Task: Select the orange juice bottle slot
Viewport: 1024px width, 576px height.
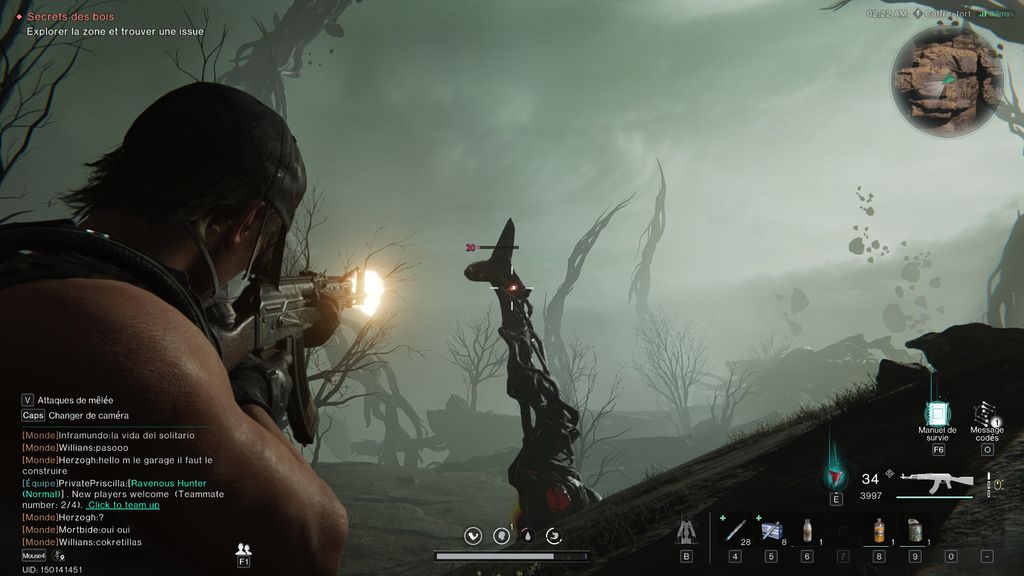Action: (x=878, y=530)
